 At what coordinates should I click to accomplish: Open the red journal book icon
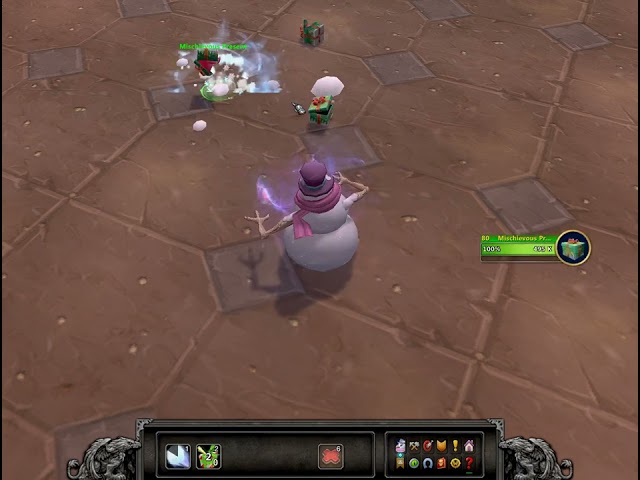coord(441,463)
